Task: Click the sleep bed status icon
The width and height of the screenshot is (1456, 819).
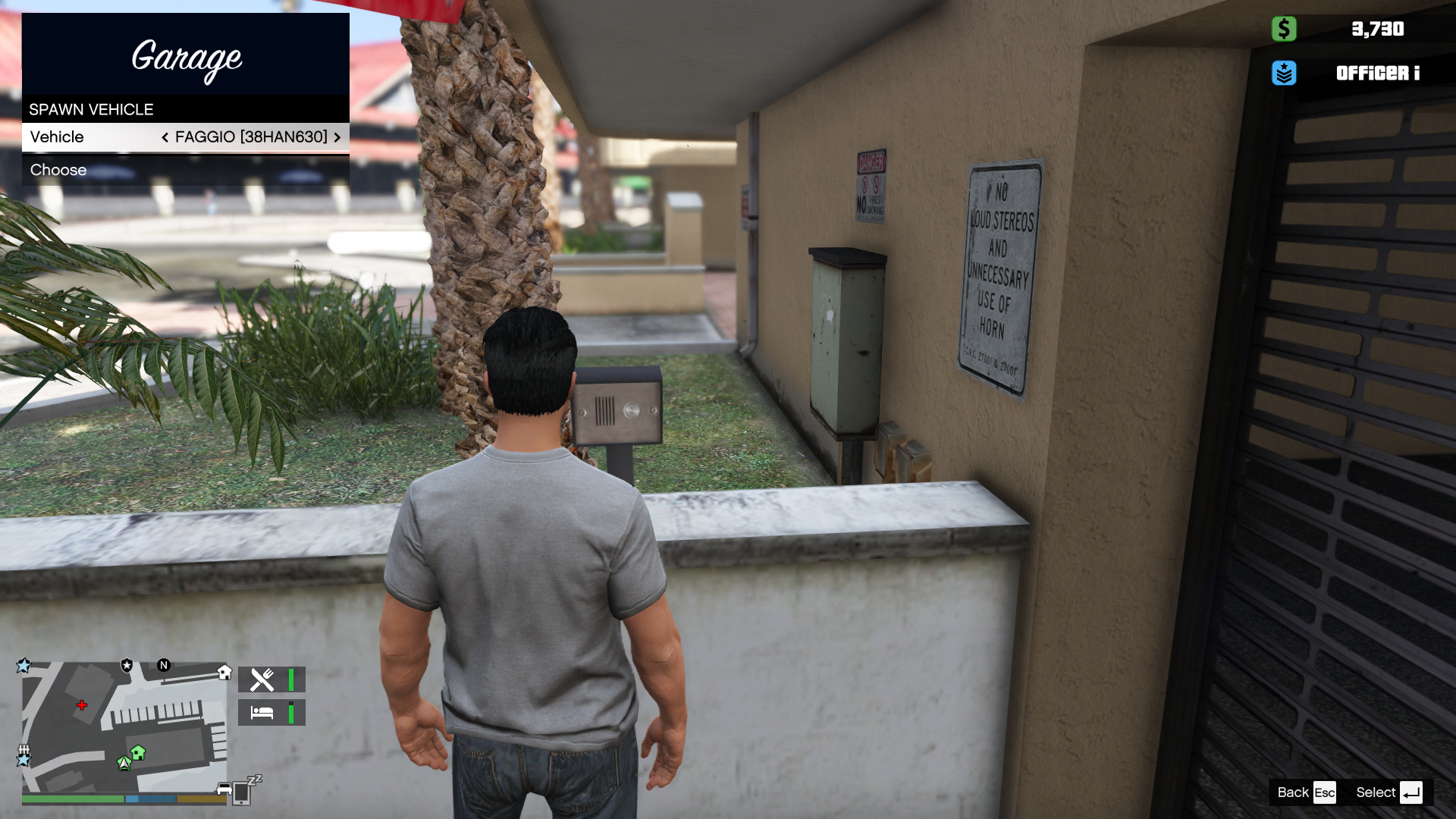Action: click(x=262, y=713)
